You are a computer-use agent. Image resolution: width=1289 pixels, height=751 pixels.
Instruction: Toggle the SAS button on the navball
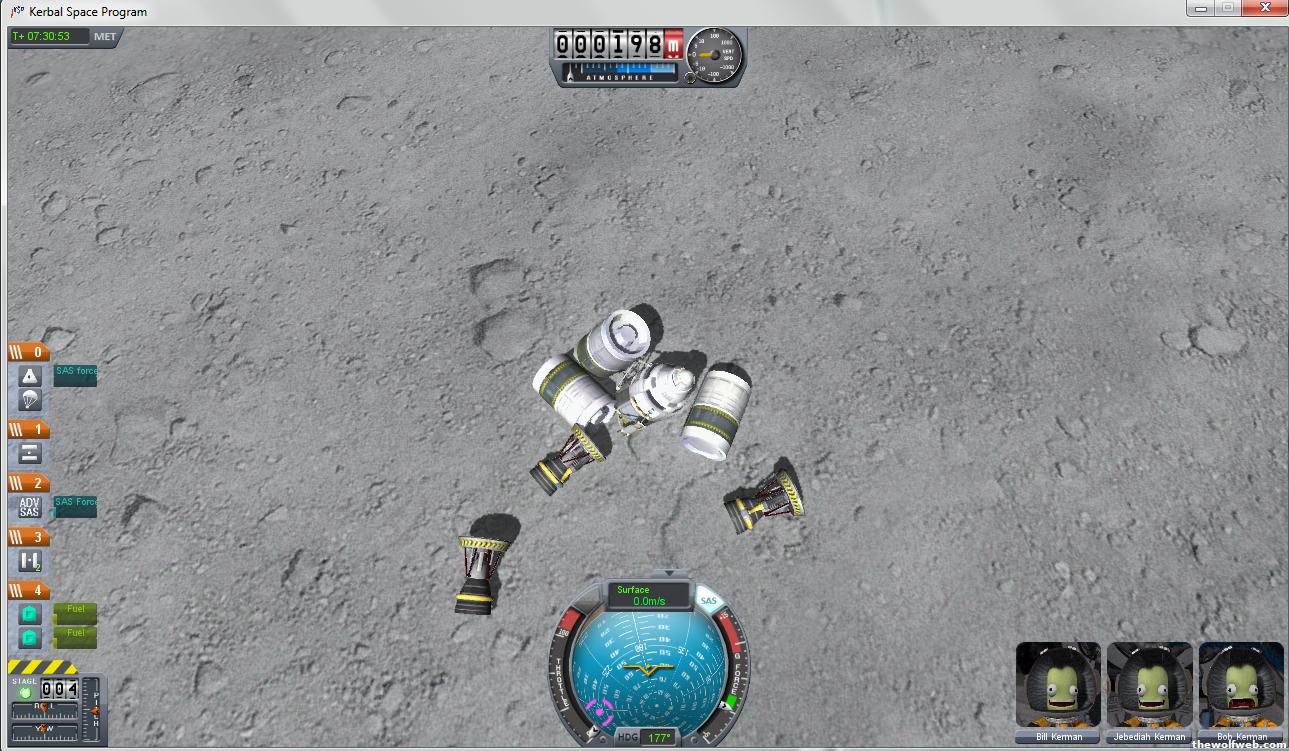tap(708, 601)
